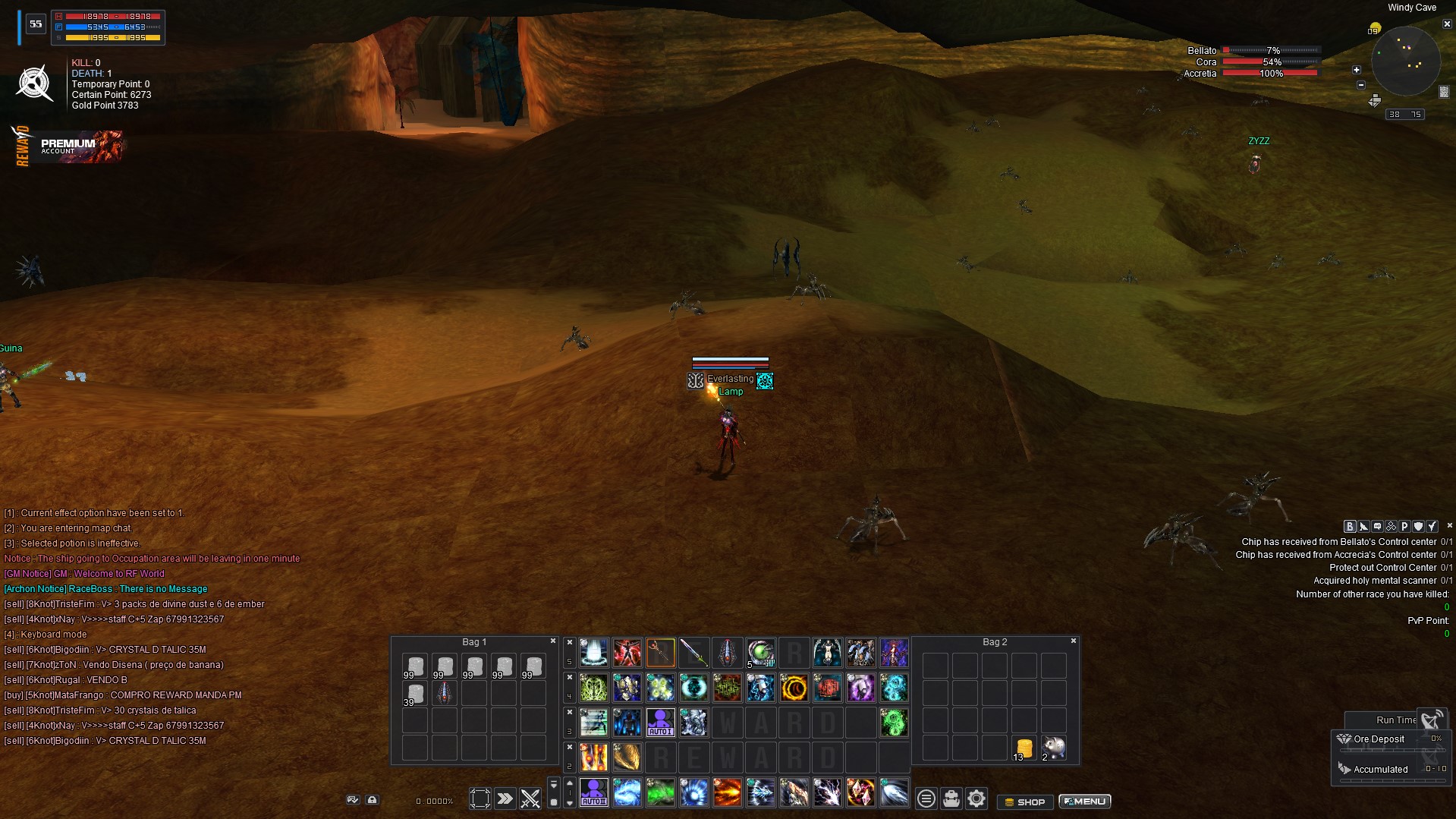Cast the orange ring buff skill
The image size is (1456, 819).
point(794,688)
